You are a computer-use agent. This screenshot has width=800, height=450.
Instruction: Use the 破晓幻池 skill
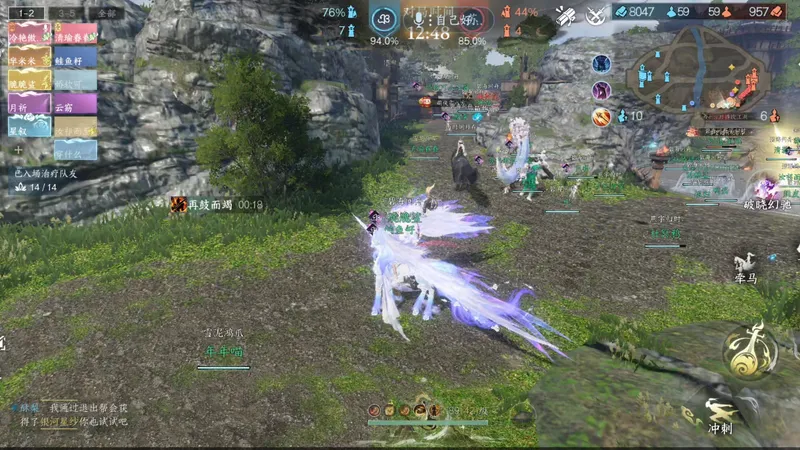pos(767,190)
